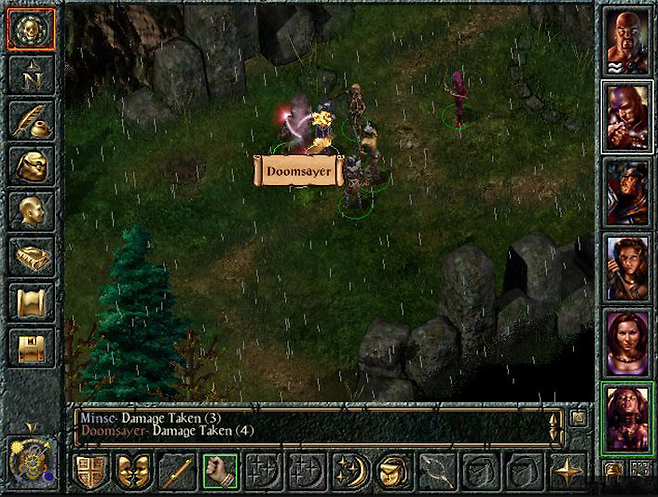
Task: Open the area map with the compass button
Action: point(29,76)
